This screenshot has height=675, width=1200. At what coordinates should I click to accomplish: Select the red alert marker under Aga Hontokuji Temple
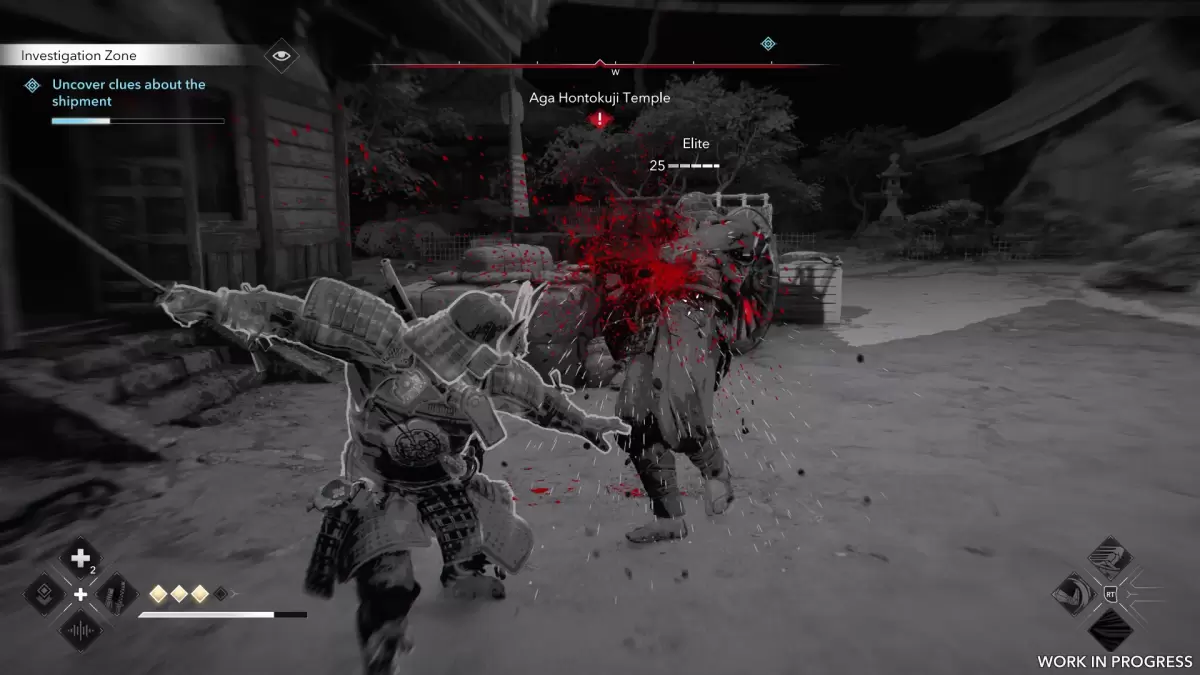tap(599, 120)
